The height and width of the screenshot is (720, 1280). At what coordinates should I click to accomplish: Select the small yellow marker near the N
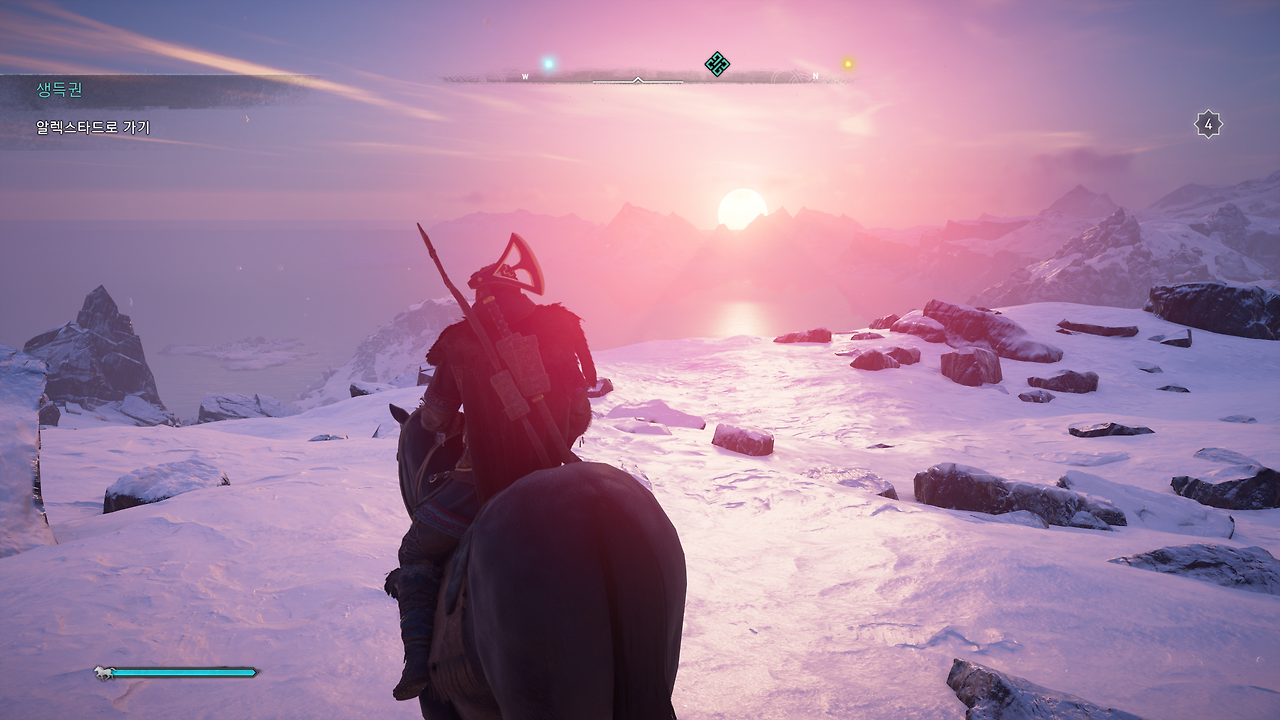(x=846, y=62)
